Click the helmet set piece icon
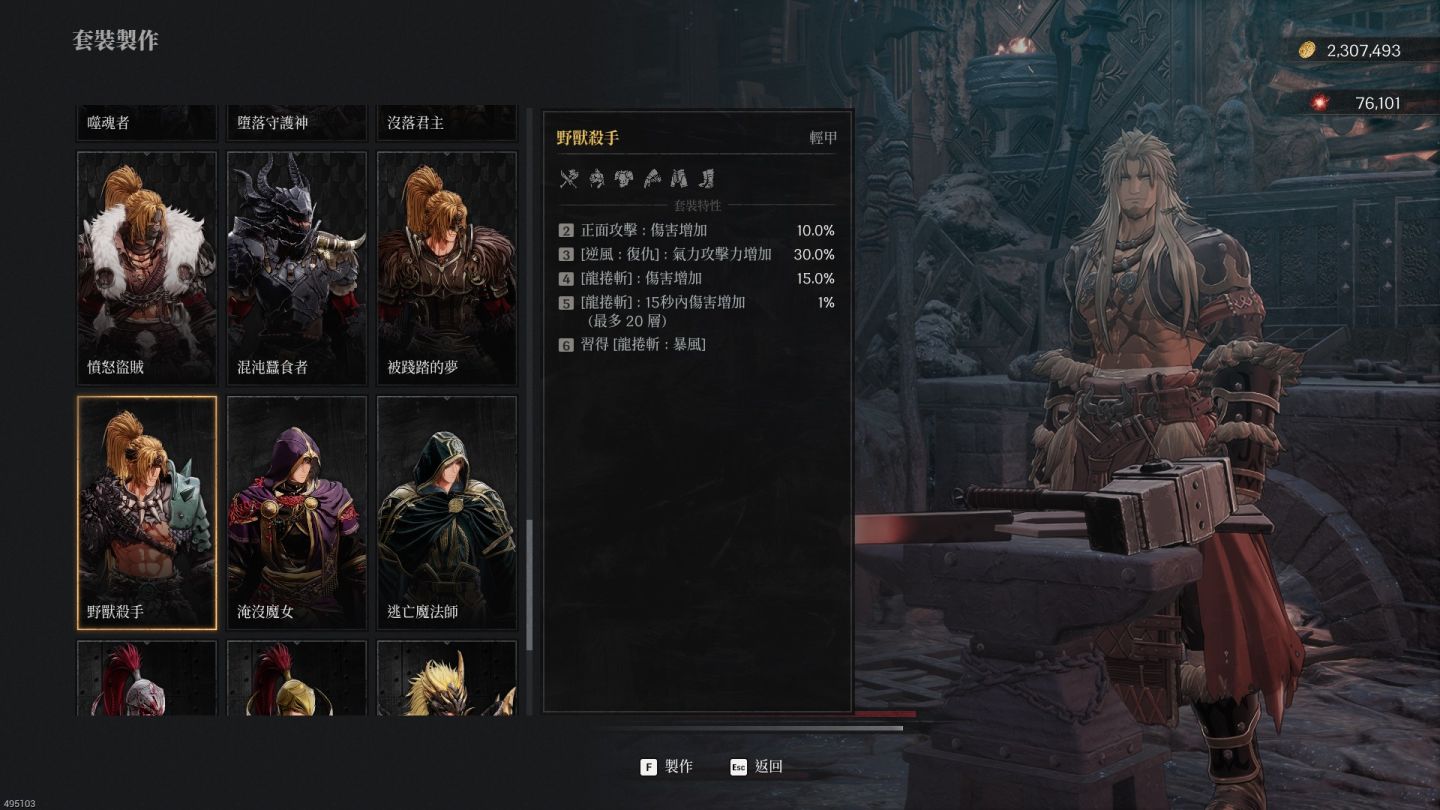 tap(597, 179)
